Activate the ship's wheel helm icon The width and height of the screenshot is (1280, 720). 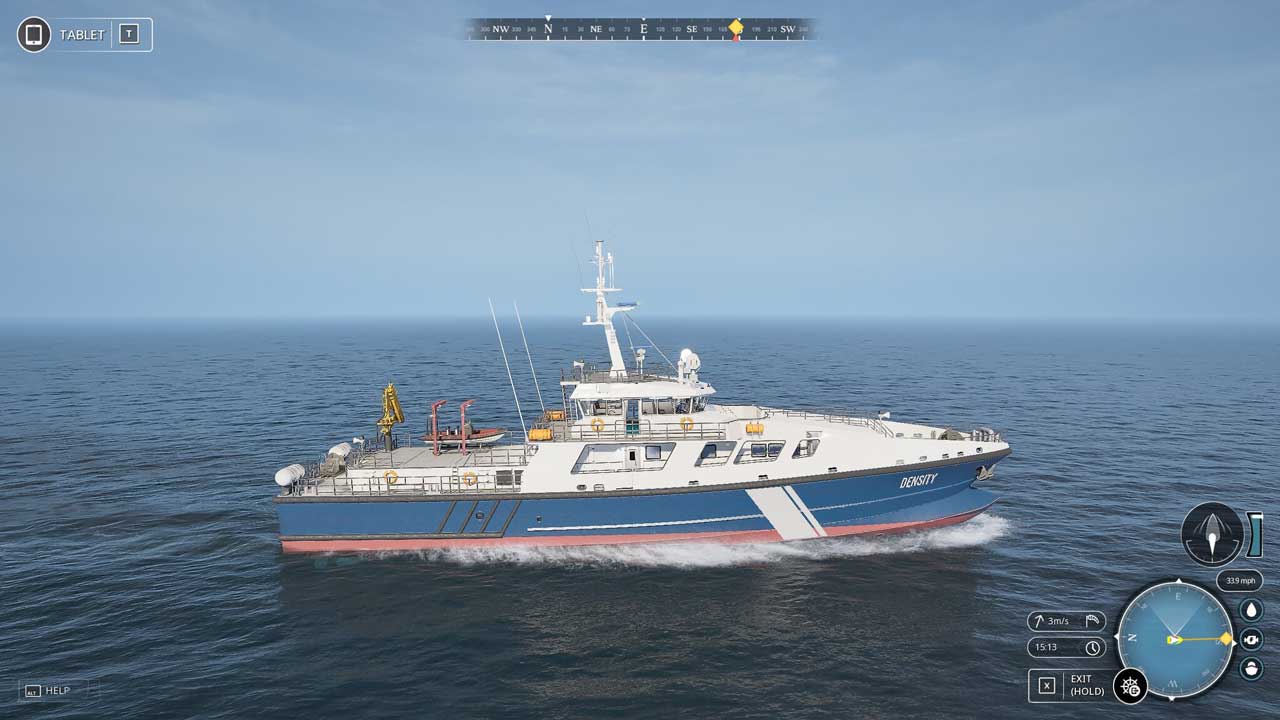[x=1130, y=686]
